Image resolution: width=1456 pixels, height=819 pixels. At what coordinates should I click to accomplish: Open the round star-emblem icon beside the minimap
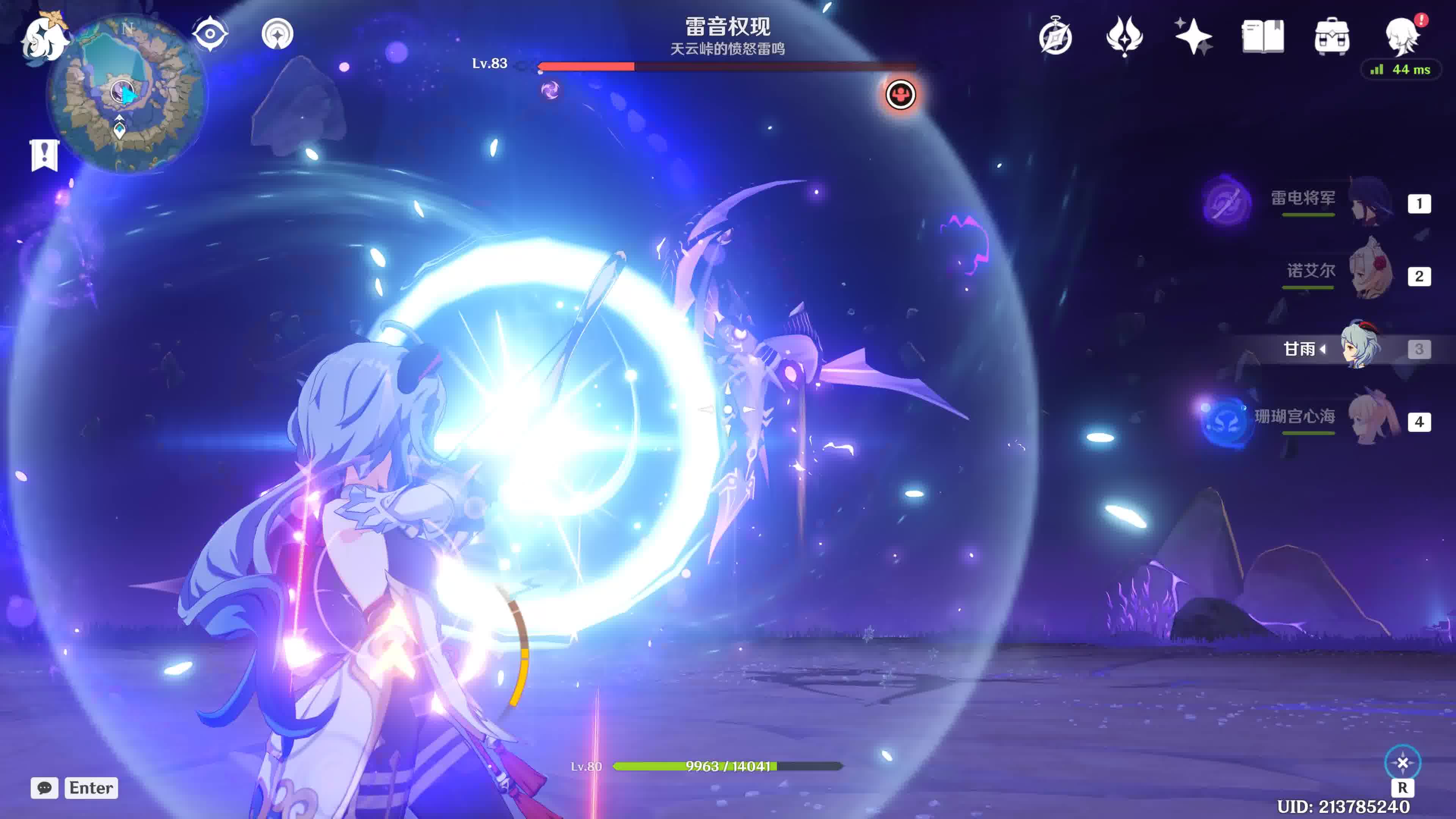coord(277,34)
